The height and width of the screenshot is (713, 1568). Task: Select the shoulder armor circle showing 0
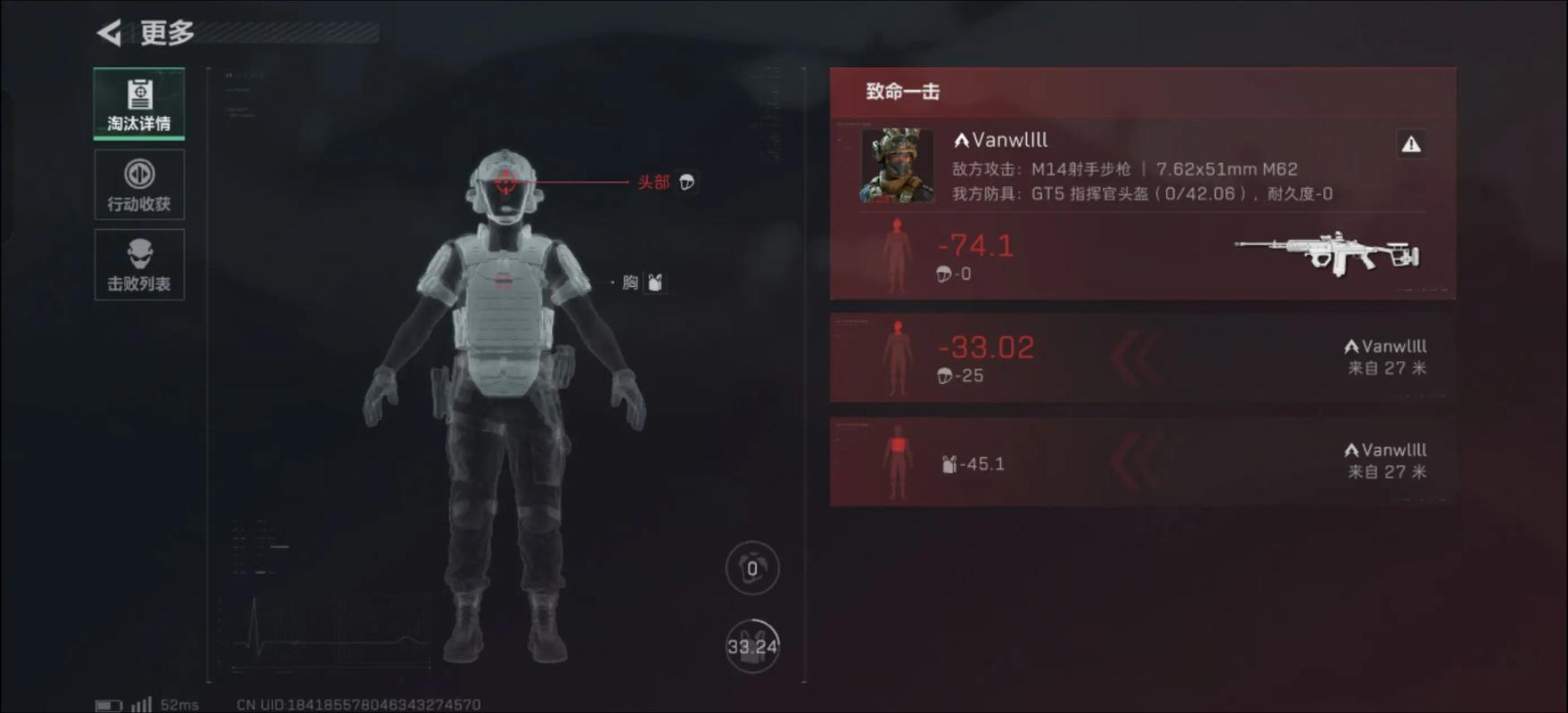pyautogui.click(x=751, y=568)
